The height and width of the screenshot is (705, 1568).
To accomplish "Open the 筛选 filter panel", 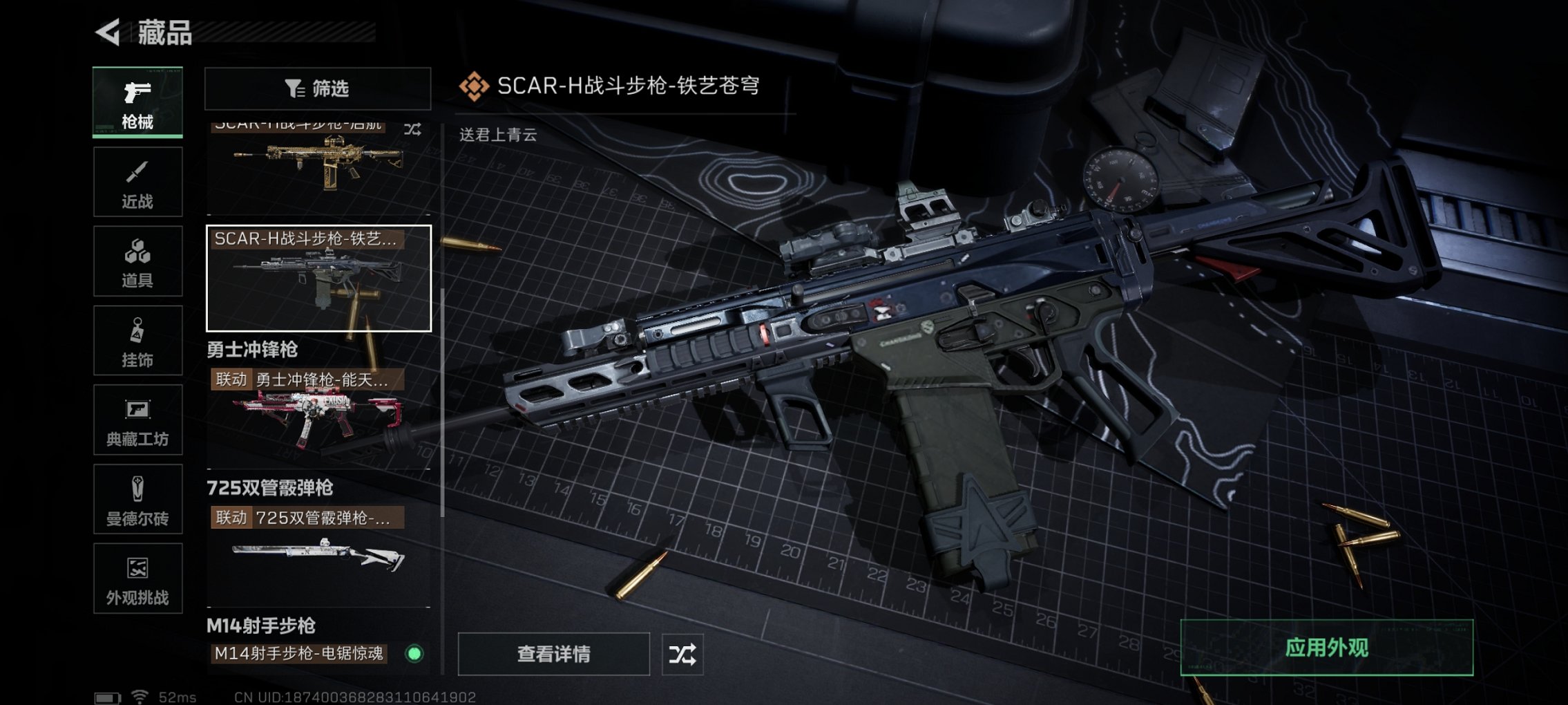I will (316, 88).
